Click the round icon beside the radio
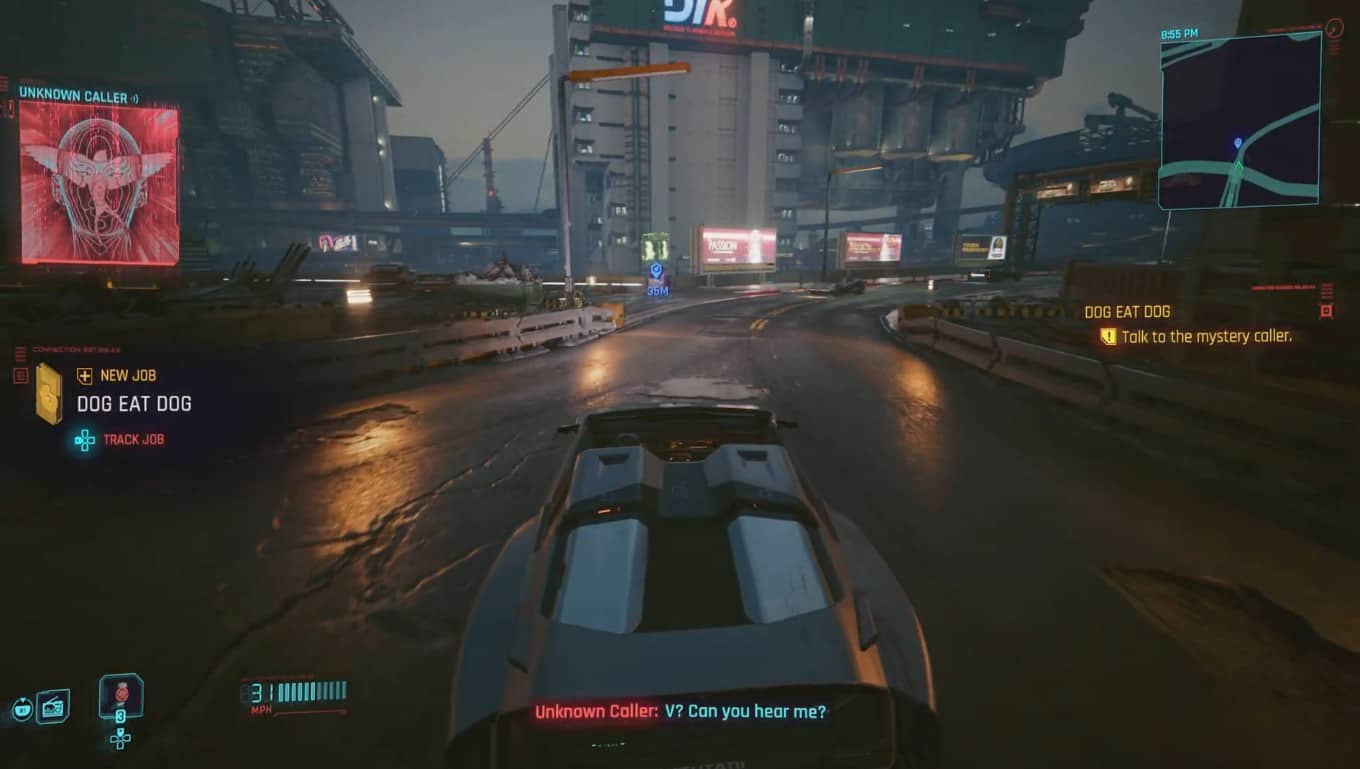 [21, 709]
